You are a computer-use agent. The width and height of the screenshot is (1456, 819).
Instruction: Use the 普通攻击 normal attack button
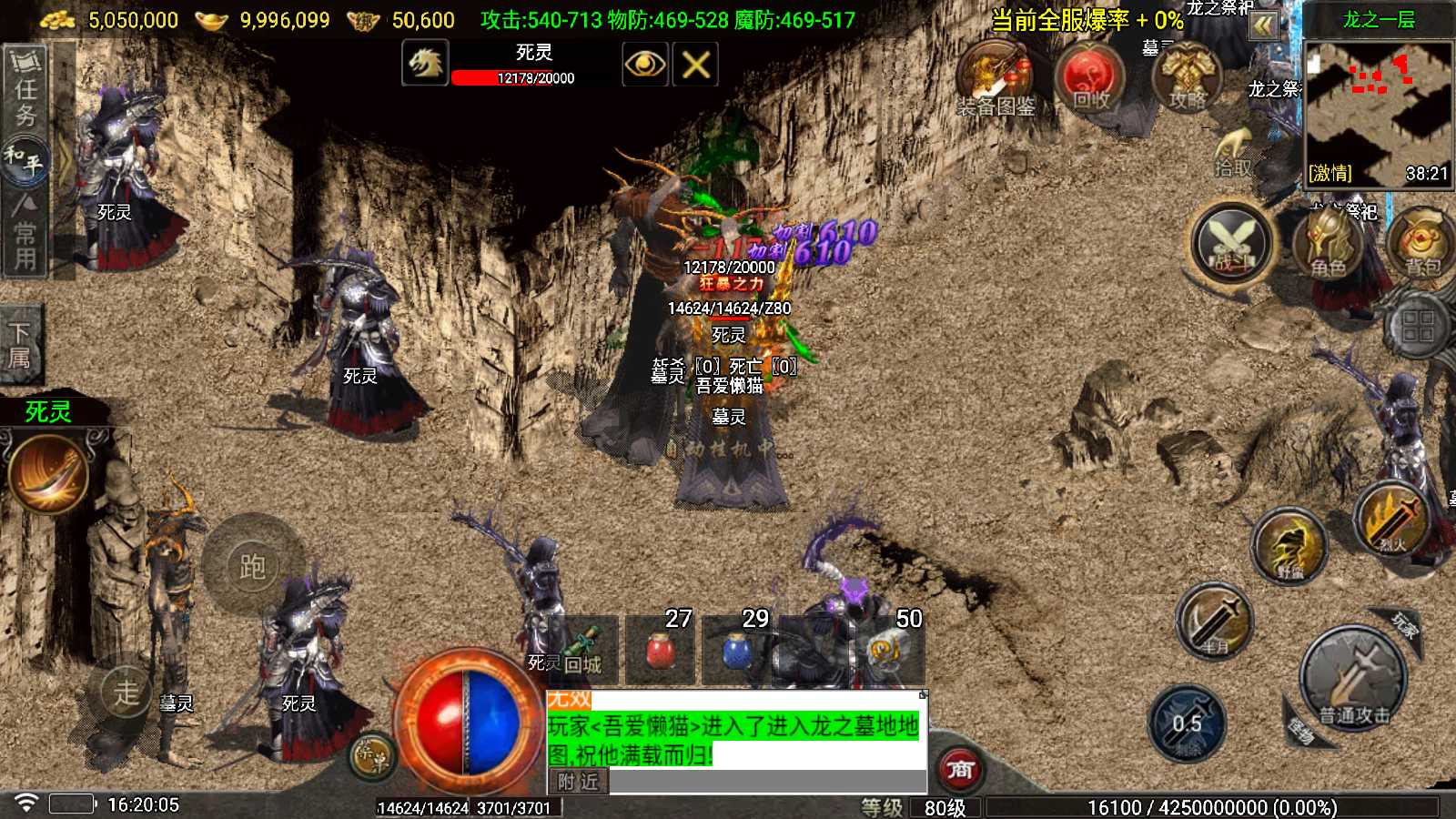1354,678
